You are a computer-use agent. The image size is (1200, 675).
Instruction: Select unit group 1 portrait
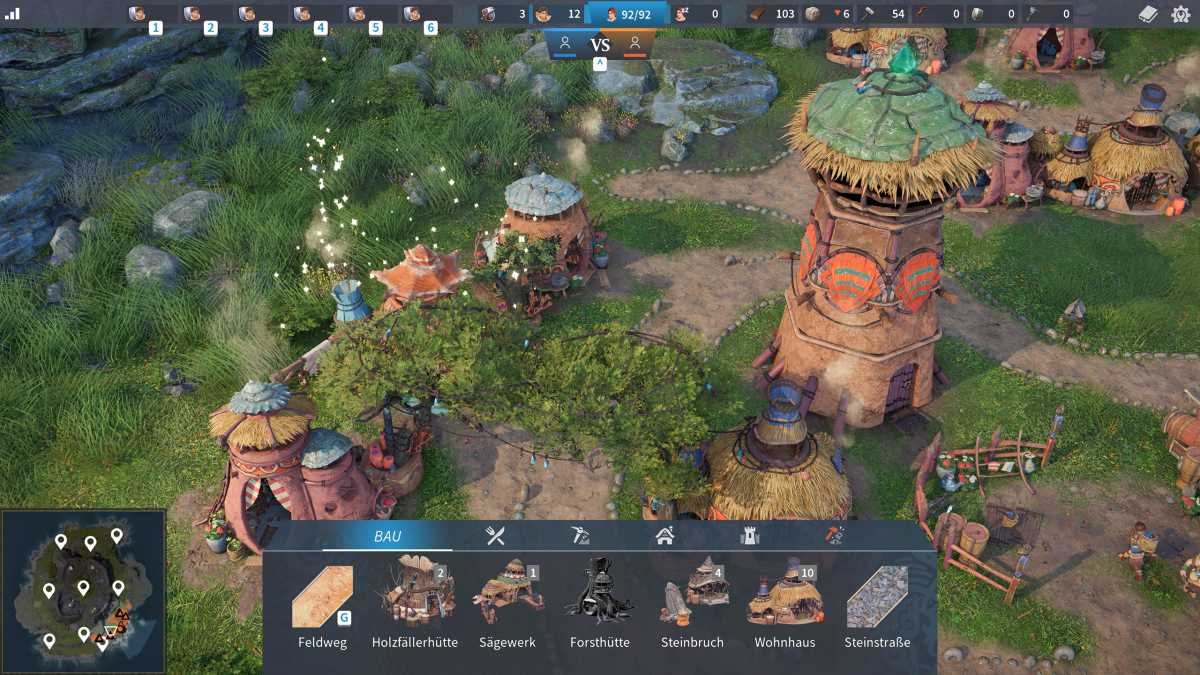(x=139, y=15)
